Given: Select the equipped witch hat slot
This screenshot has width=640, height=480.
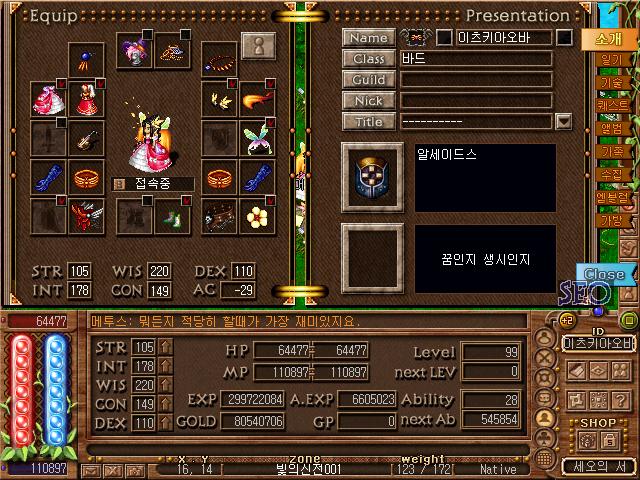Looking at the screenshot, I should (133, 51).
